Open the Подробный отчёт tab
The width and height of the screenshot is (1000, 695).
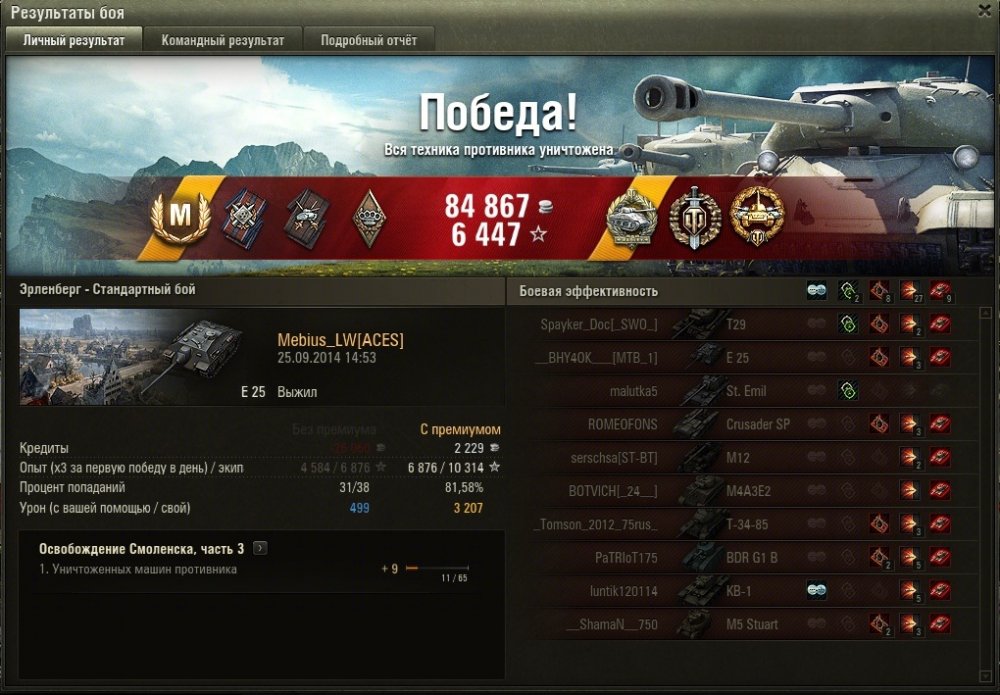tap(369, 40)
